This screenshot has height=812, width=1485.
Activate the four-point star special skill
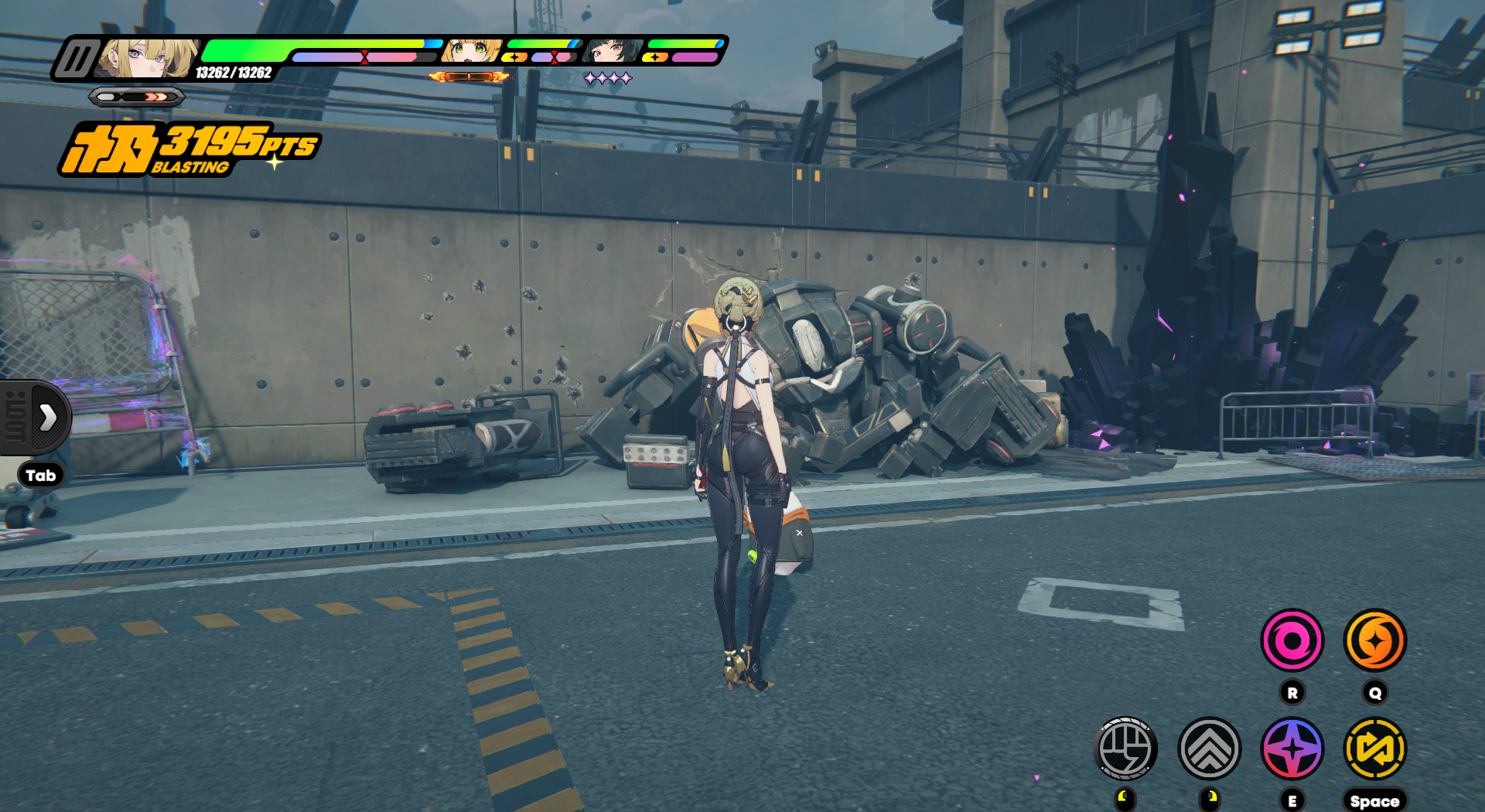click(1292, 749)
